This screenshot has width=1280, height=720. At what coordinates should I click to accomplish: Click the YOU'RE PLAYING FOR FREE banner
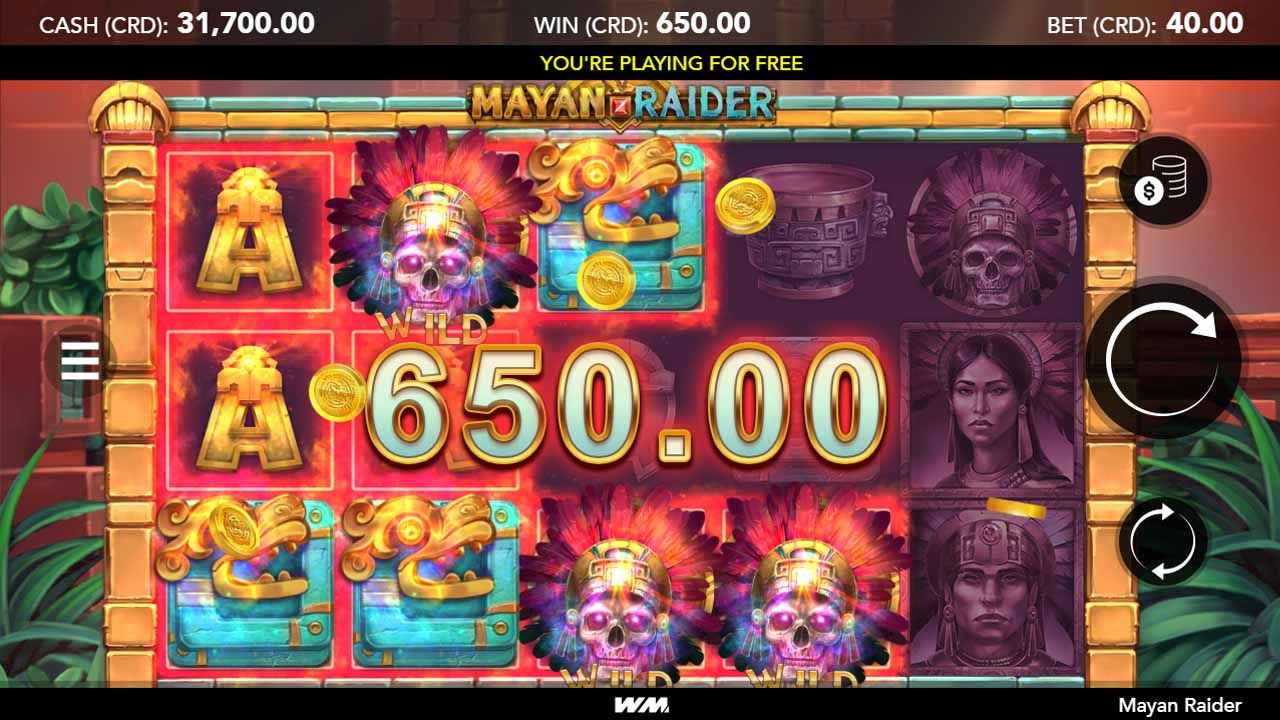click(x=640, y=63)
